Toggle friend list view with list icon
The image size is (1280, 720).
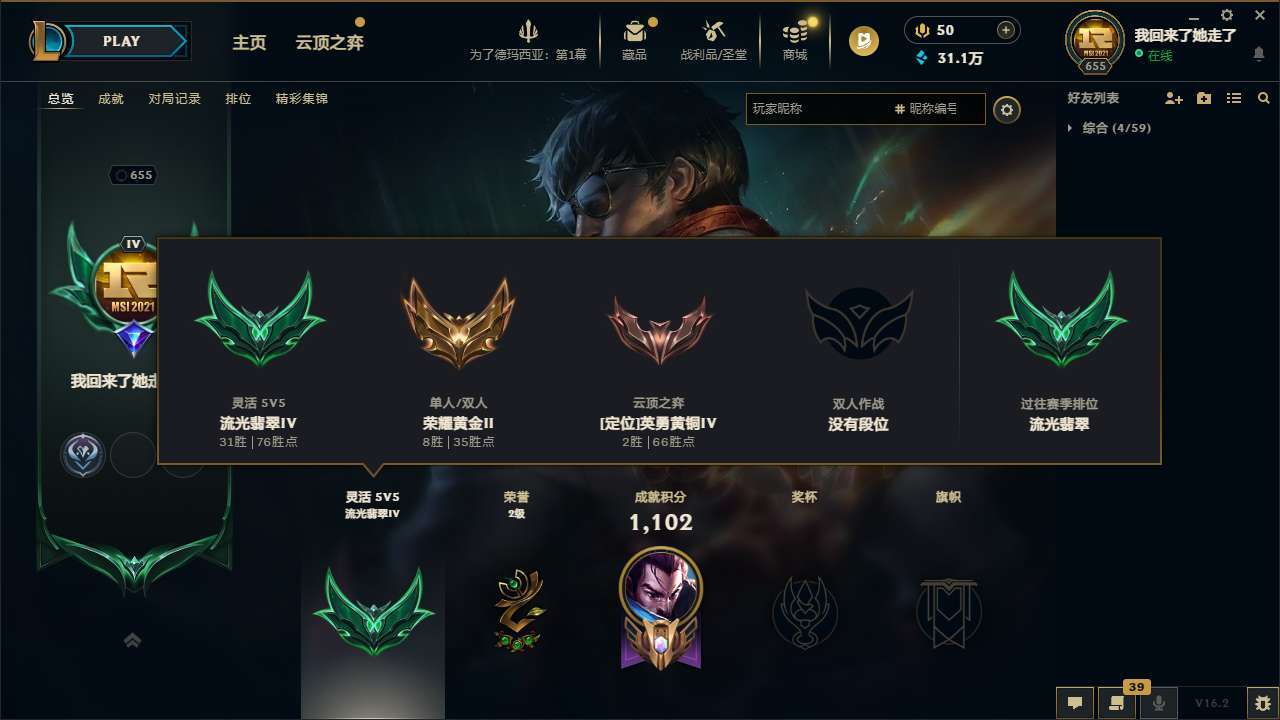click(1234, 98)
